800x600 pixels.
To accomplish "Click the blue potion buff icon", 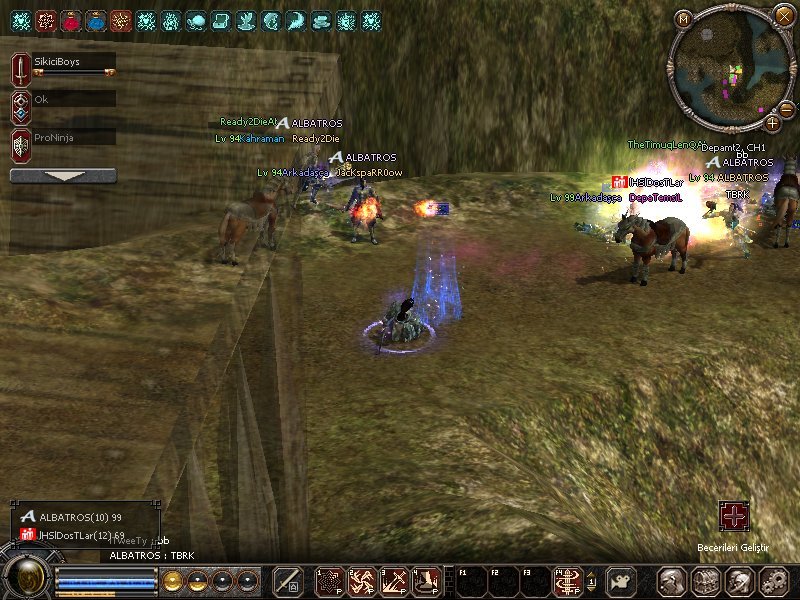I will click(96, 20).
